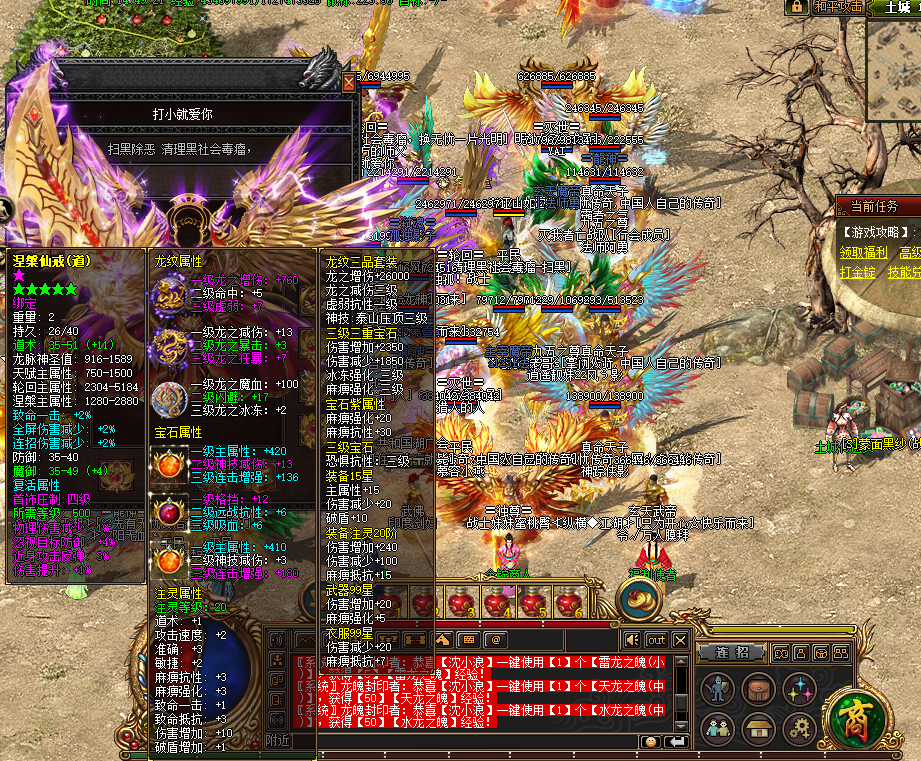Close the chat window with its X
The height and width of the screenshot is (761, 921).
click(x=680, y=640)
